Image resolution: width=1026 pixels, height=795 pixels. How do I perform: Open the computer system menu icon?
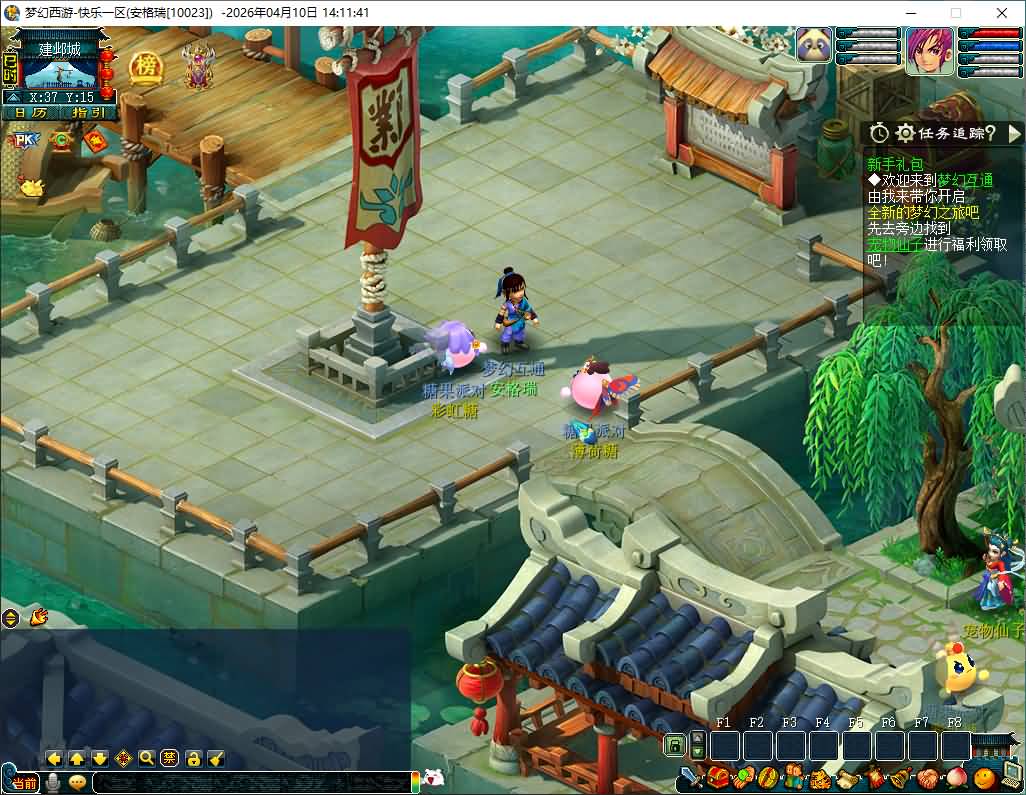coord(1011,773)
